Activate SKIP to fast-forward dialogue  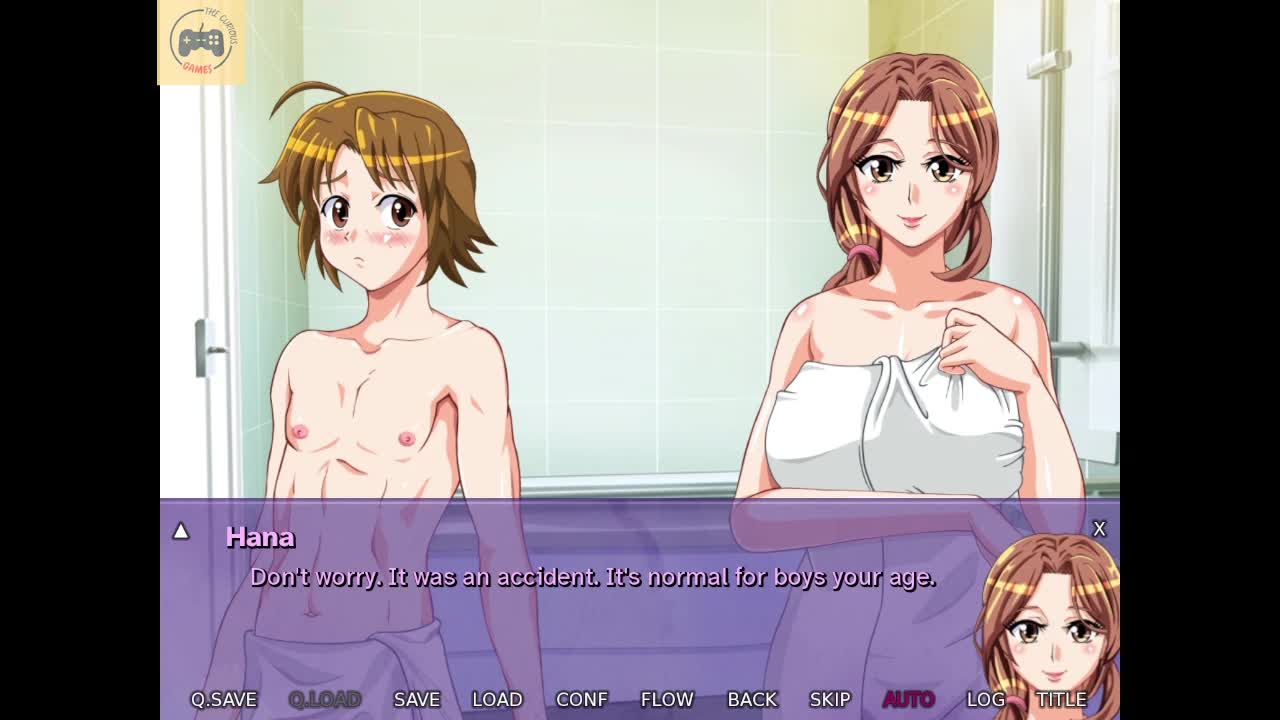click(x=830, y=700)
